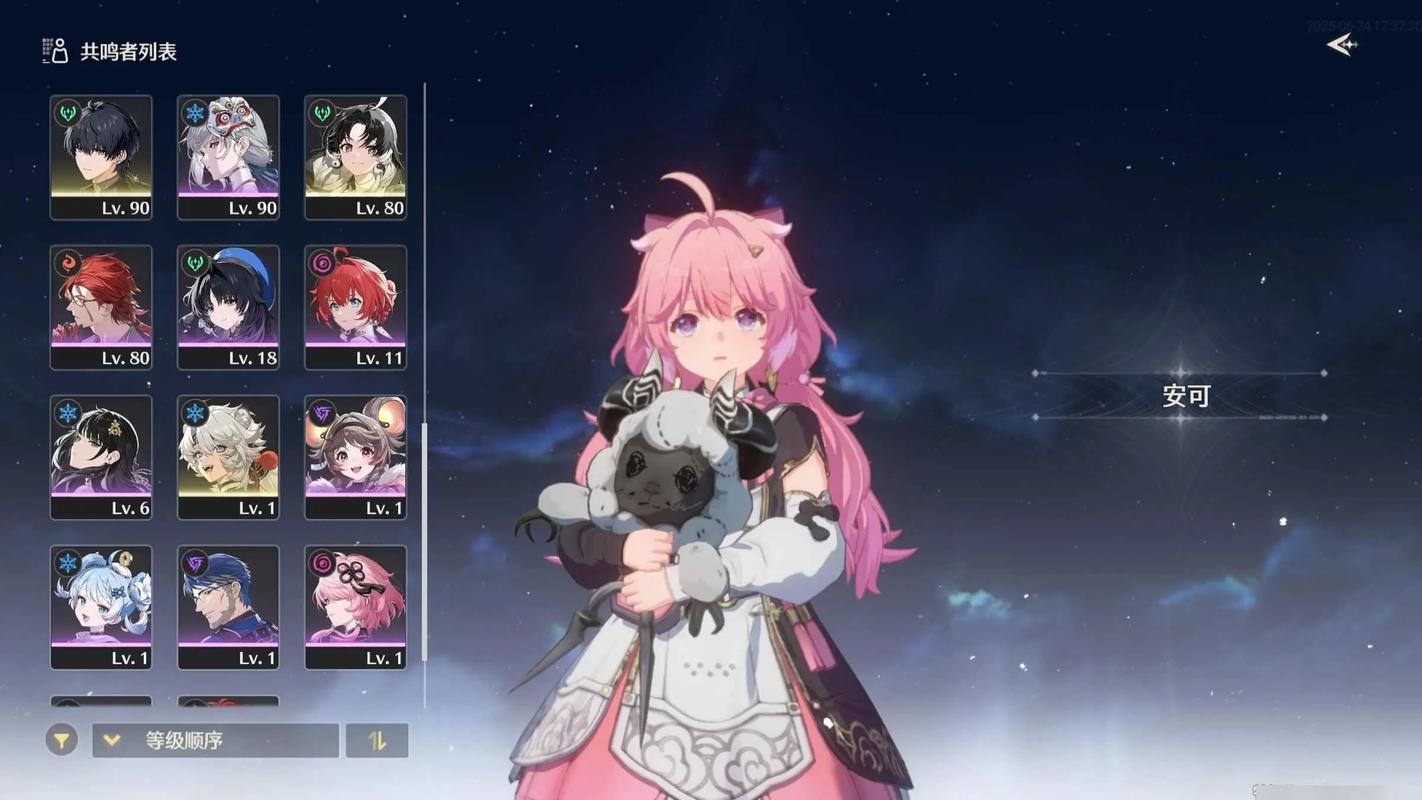The image size is (1422, 800).
Task: Click the resonator list scrollbar
Action: 425,540
